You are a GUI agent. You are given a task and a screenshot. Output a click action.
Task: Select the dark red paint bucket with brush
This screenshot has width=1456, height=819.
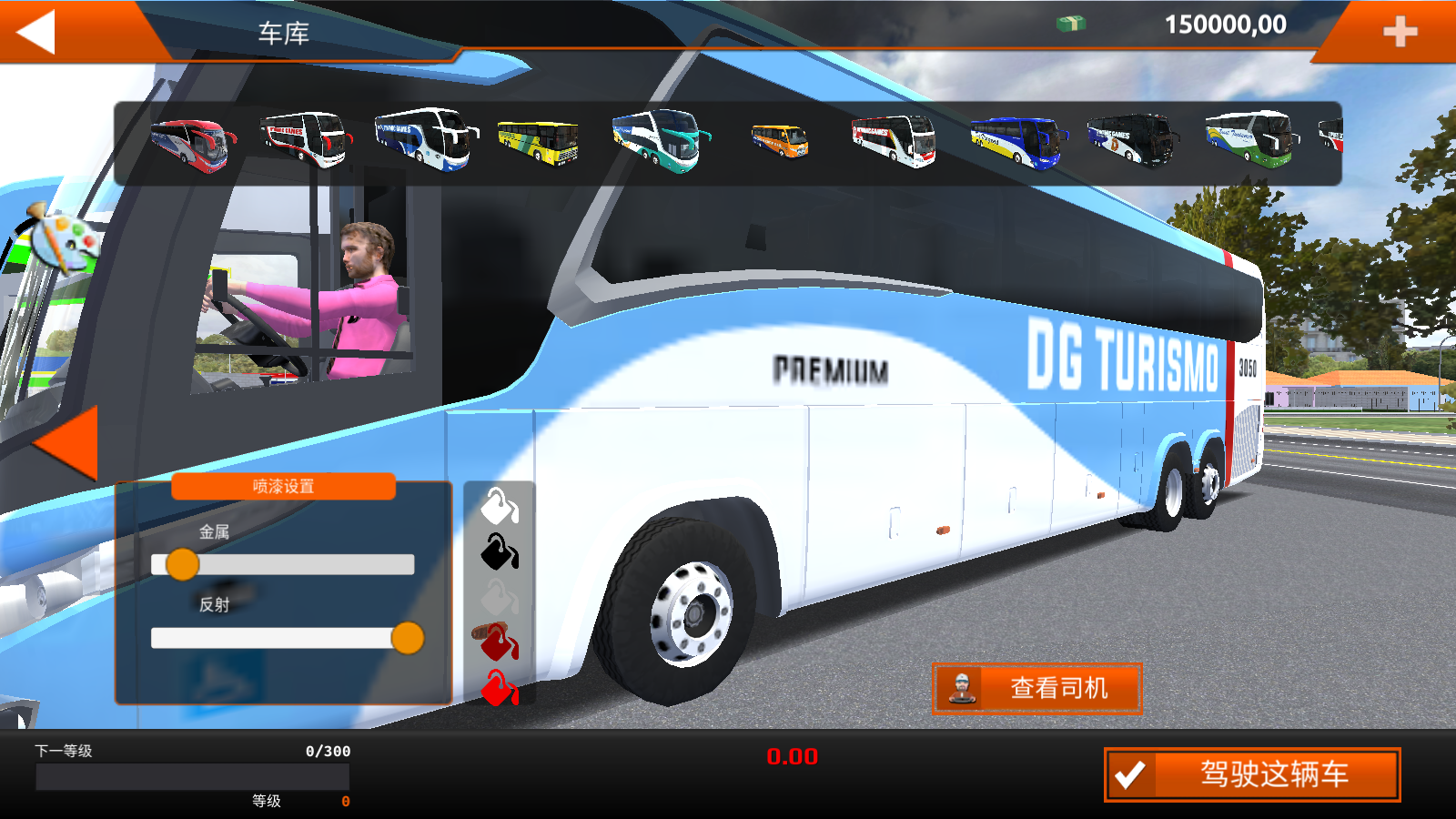(497, 642)
